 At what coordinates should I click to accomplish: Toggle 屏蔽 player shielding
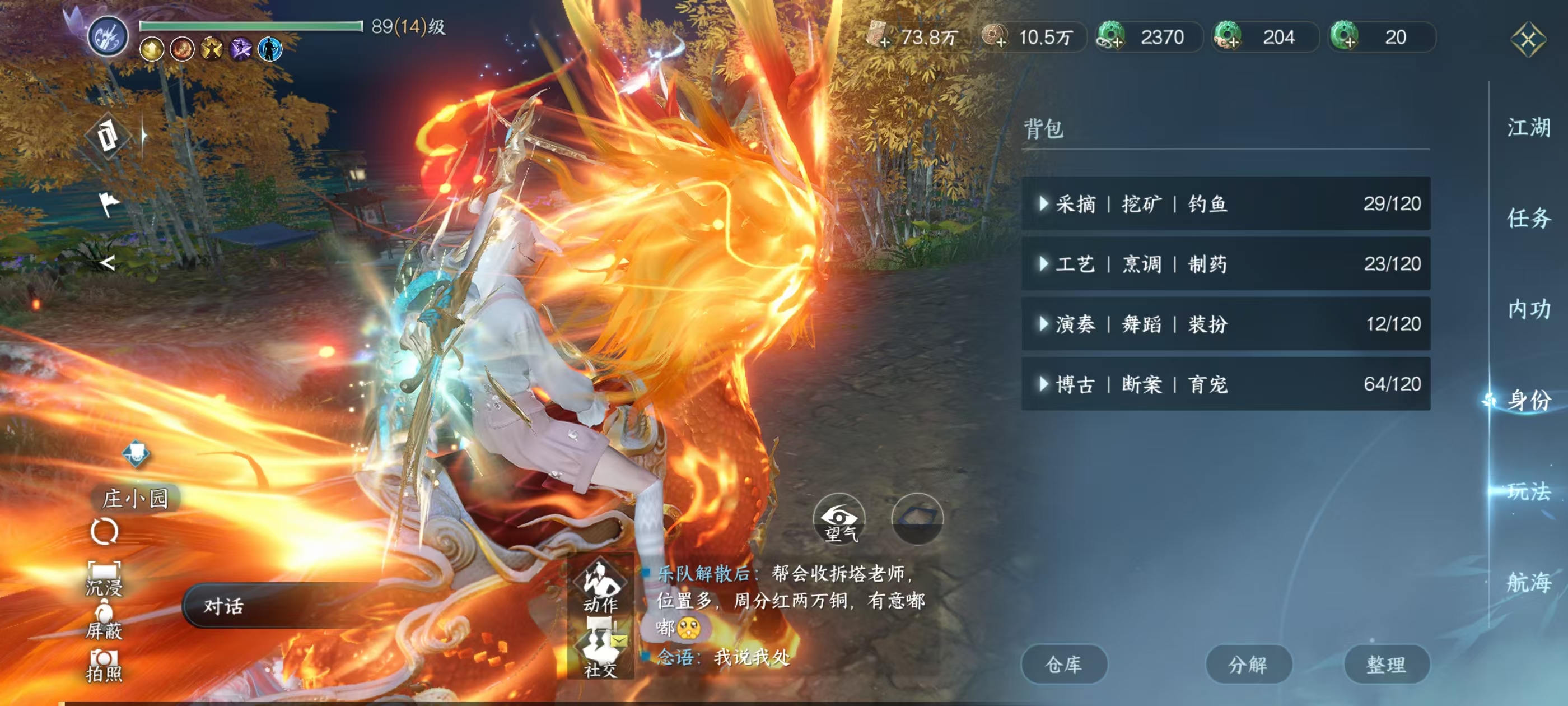[x=105, y=623]
